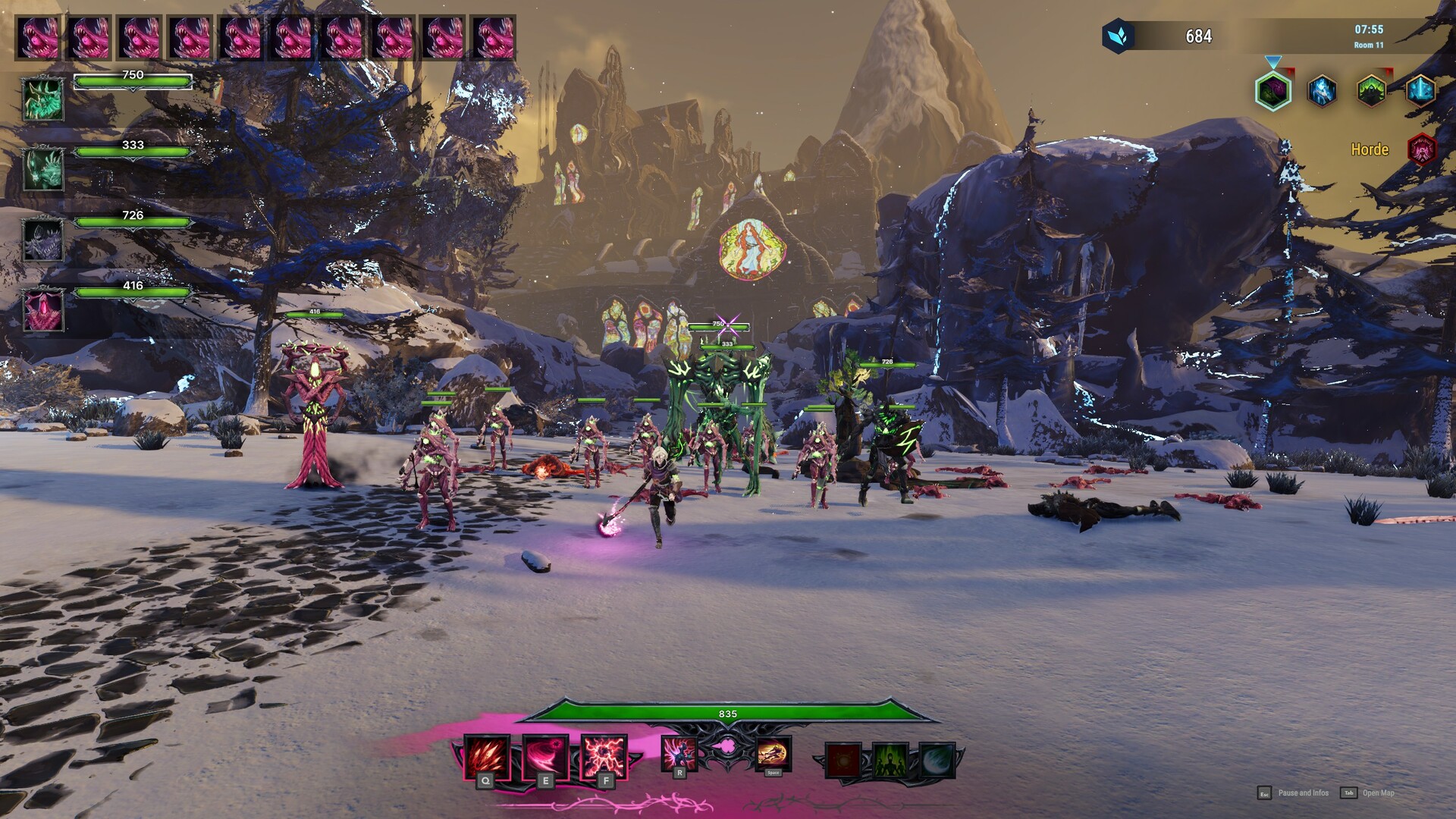Cast the pink lightning burst ability
This screenshot has height=819, width=1456.
pos(604,756)
